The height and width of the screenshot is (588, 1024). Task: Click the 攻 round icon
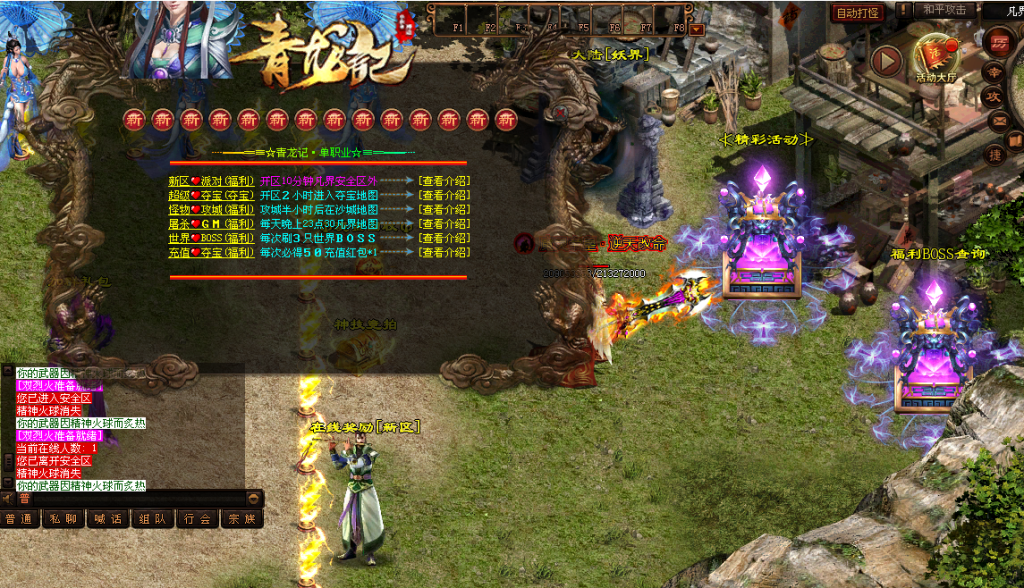[995, 97]
